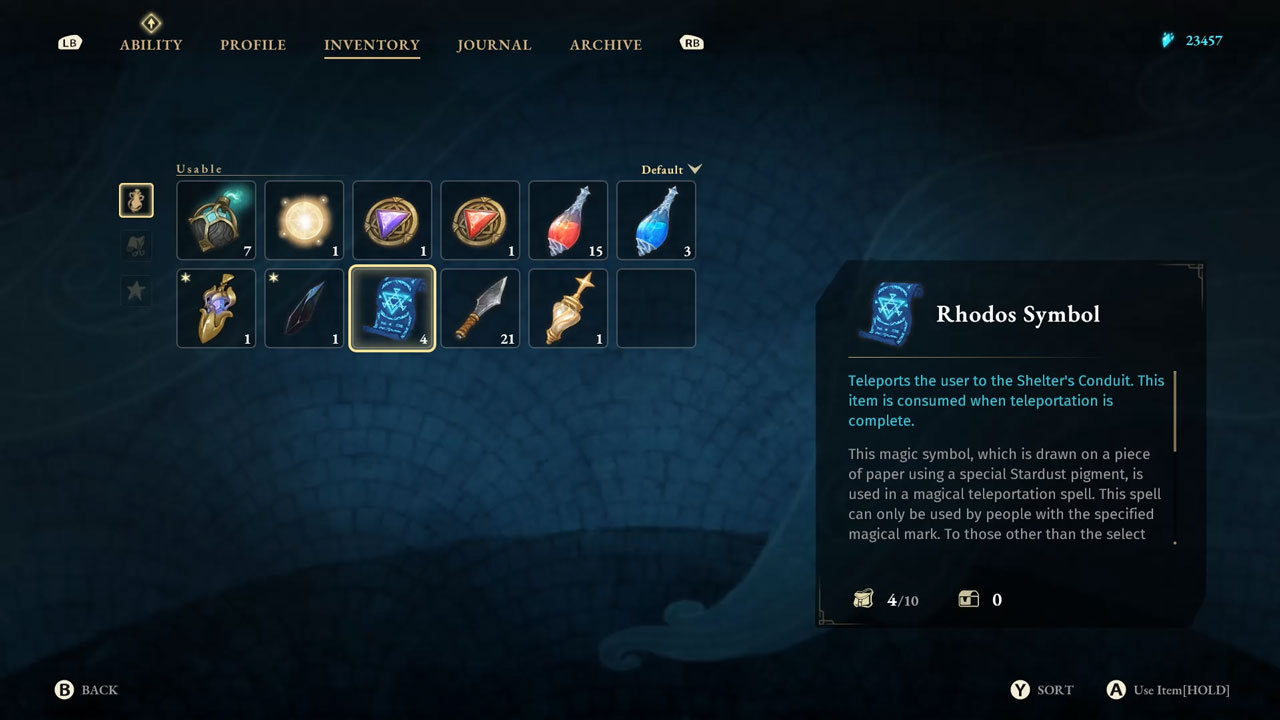Image resolution: width=1280 pixels, height=720 pixels.
Task: Select the purple triangle medallion slot
Action: [x=392, y=220]
